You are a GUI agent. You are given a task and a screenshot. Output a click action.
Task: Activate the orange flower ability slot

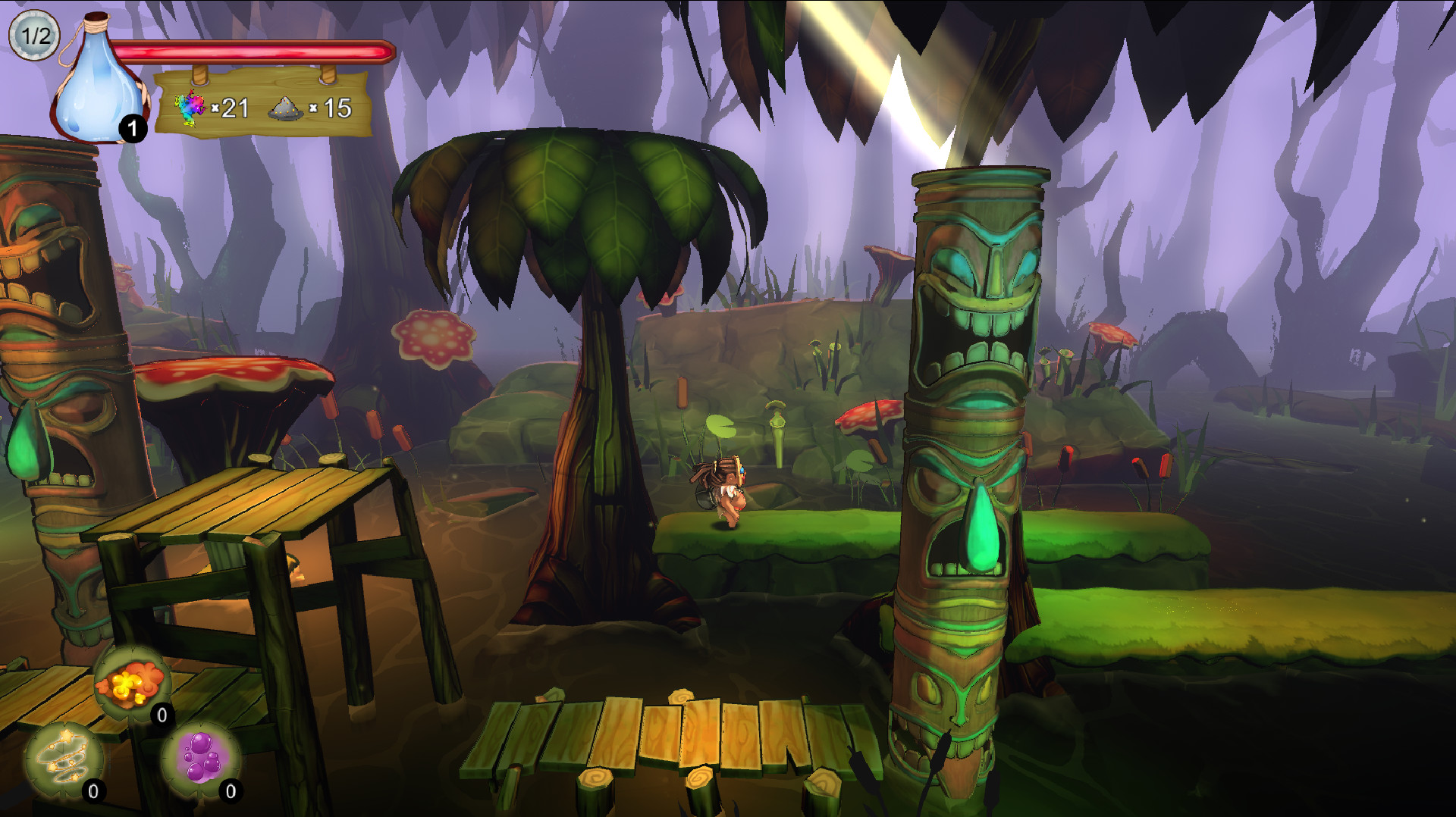pos(132,683)
